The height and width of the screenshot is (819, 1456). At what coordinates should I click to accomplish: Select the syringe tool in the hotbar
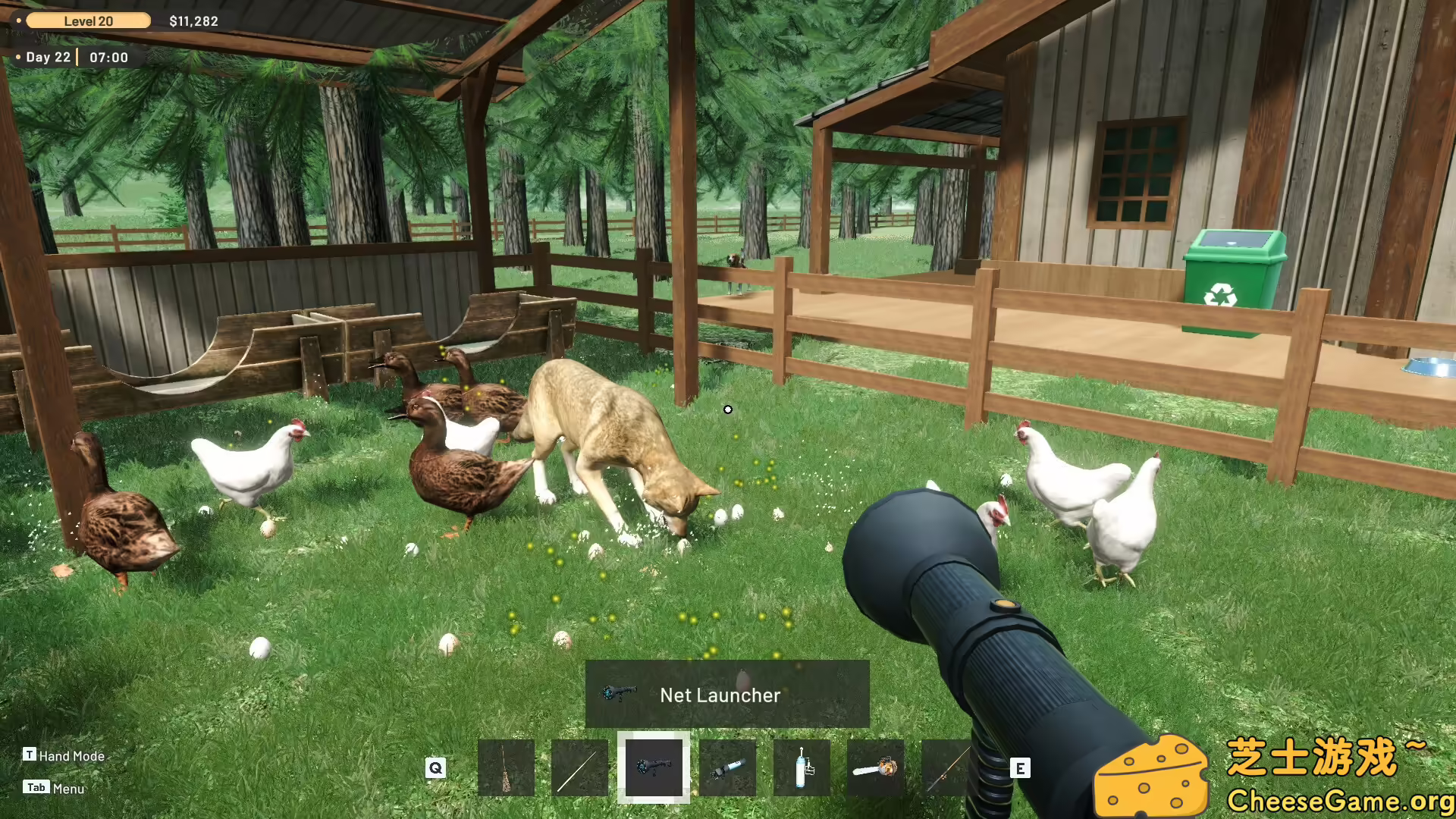click(728, 768)
